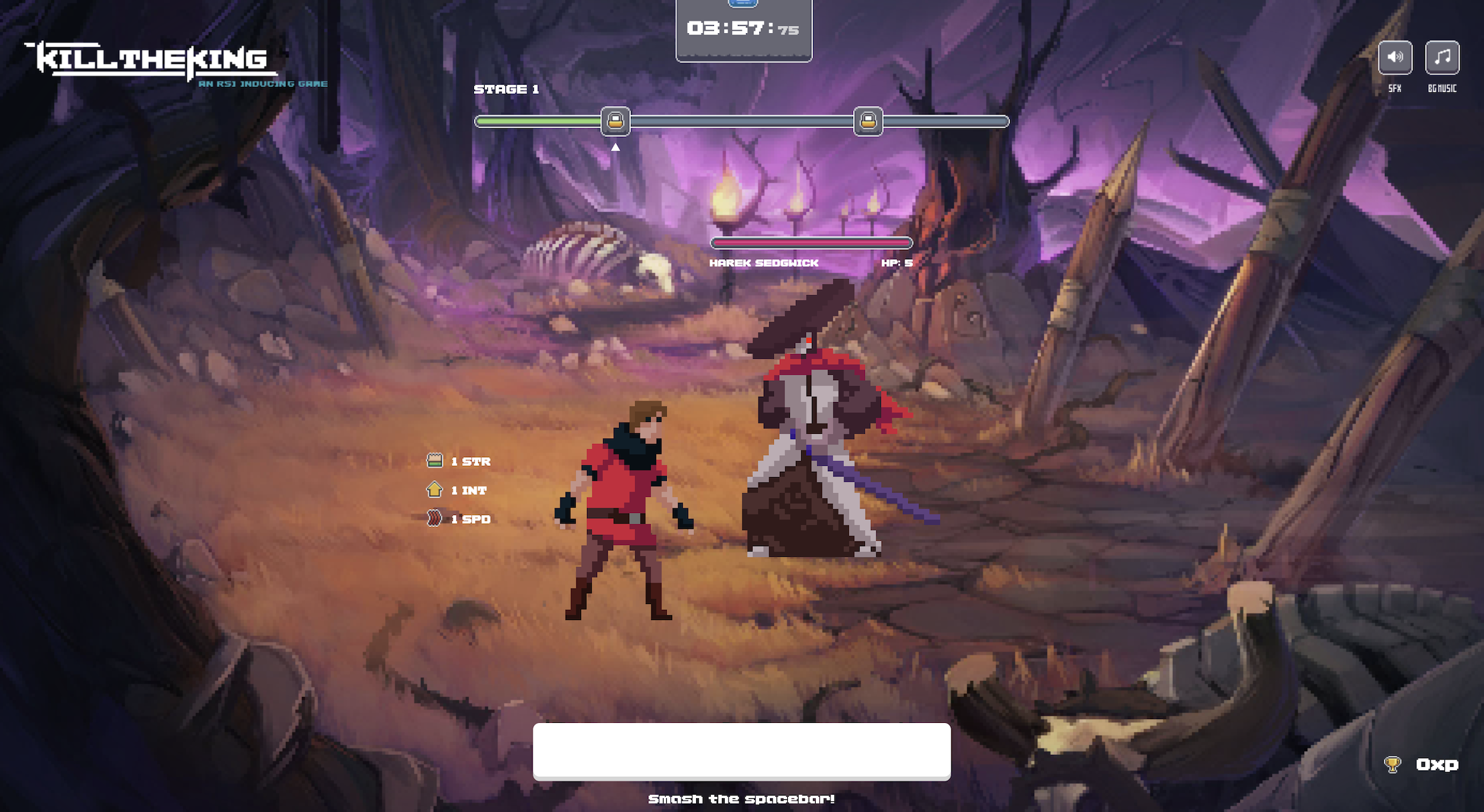Select the 1 INT arrow icon
This screenshot has width=1484, height=812.
tap(433, 490)
